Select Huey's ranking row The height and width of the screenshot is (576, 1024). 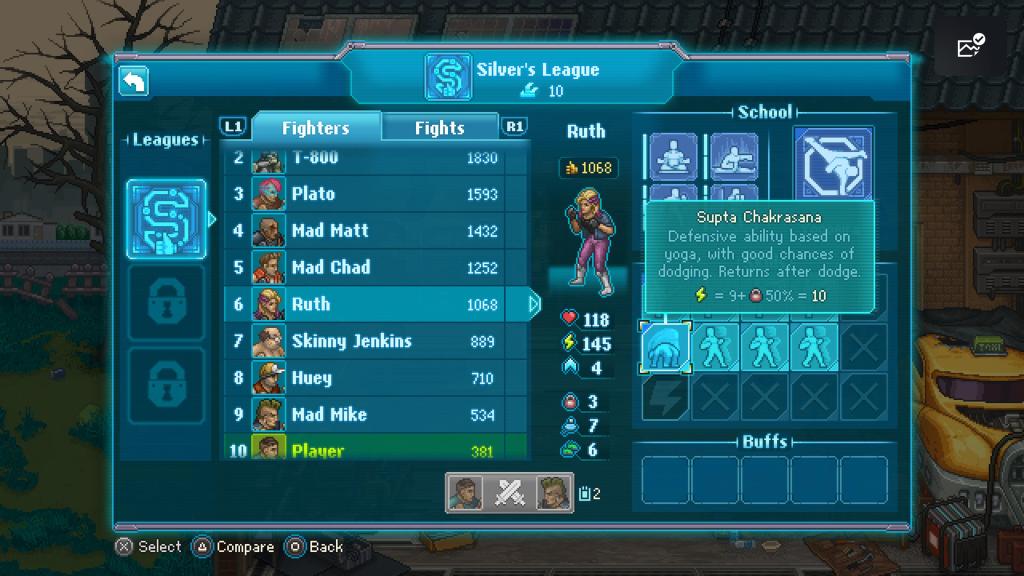375,378
